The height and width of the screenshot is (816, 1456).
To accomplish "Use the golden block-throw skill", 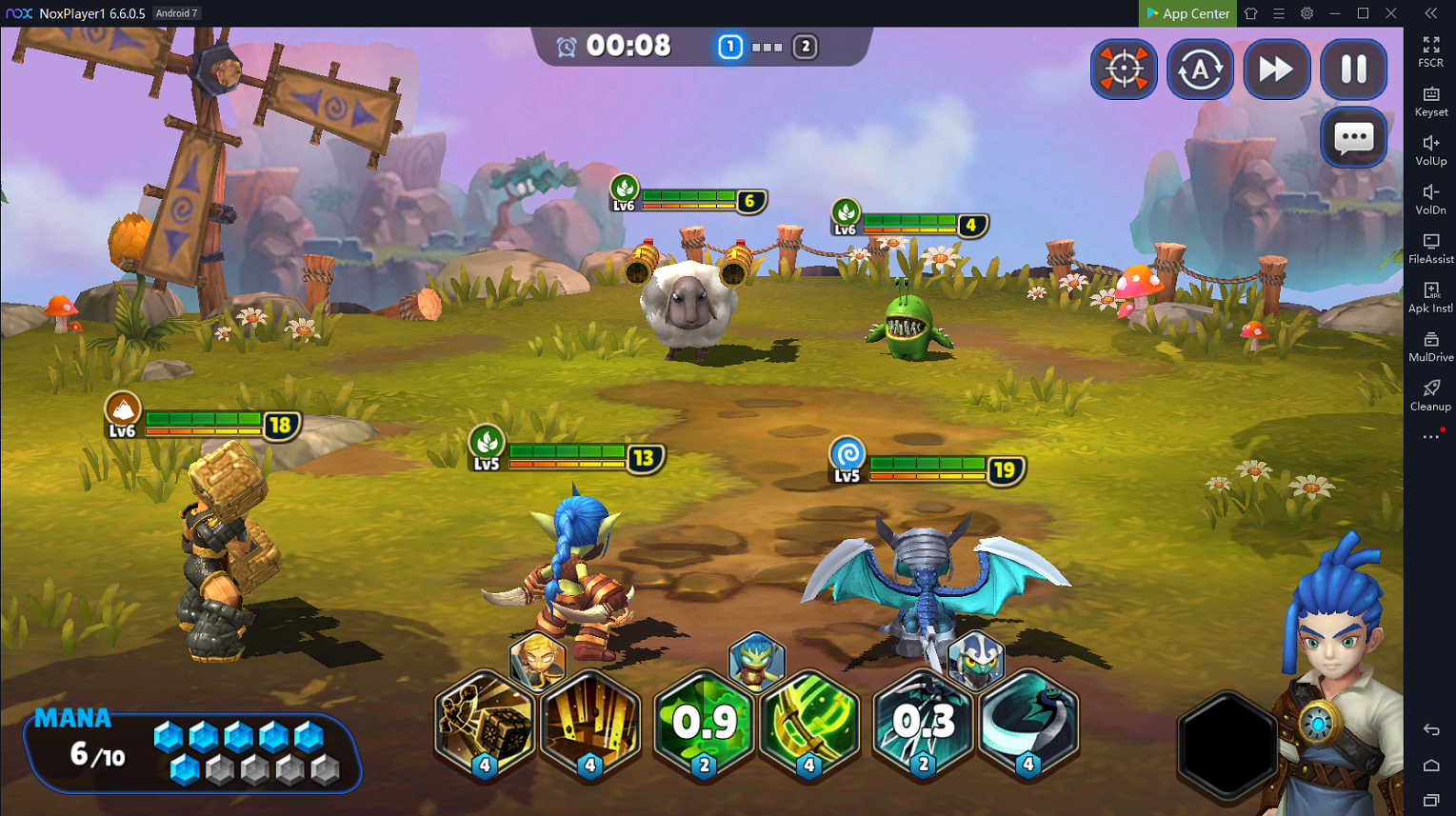I will [486, 724].
